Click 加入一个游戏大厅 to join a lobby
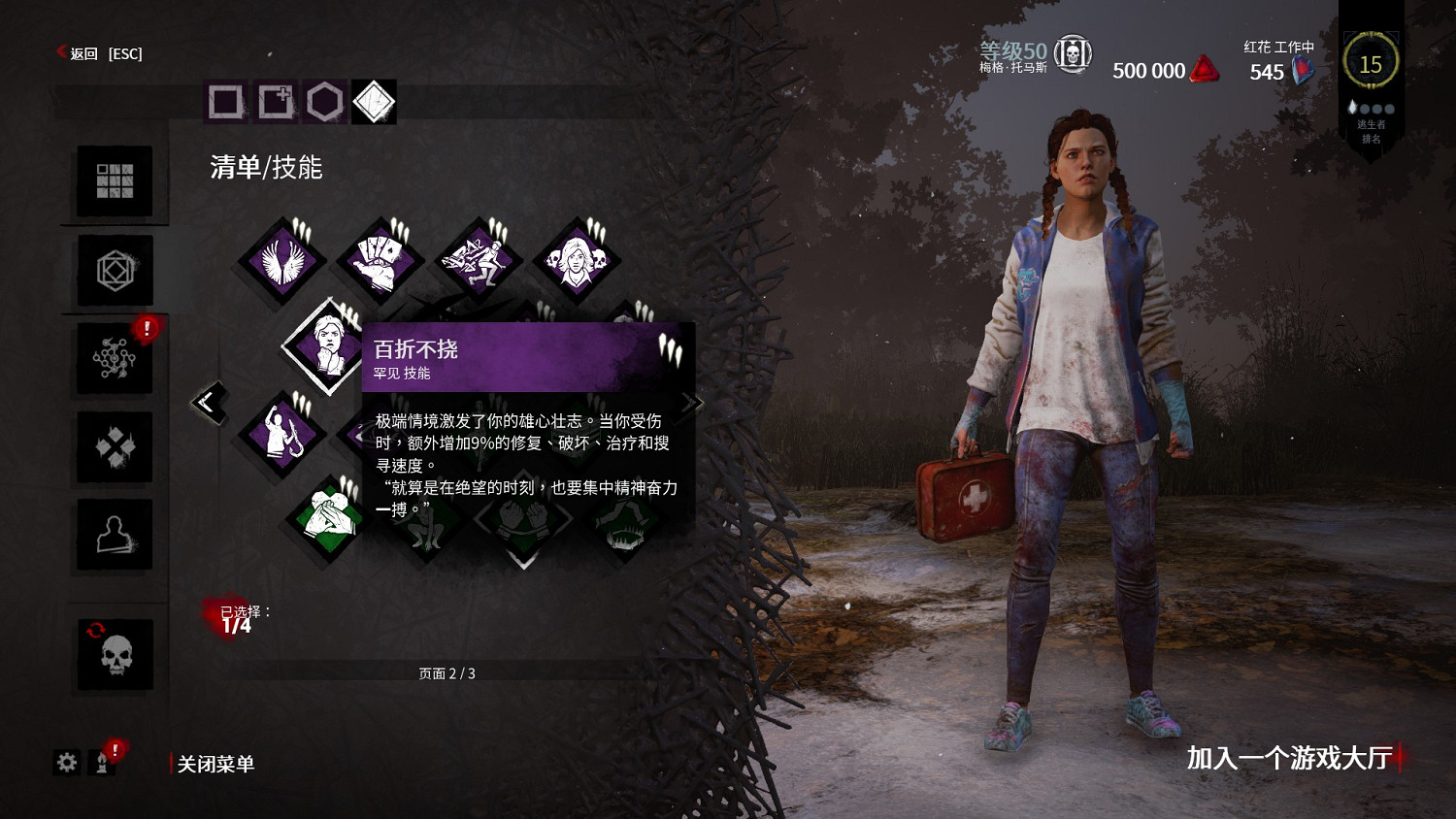 tap(1289, 758)
